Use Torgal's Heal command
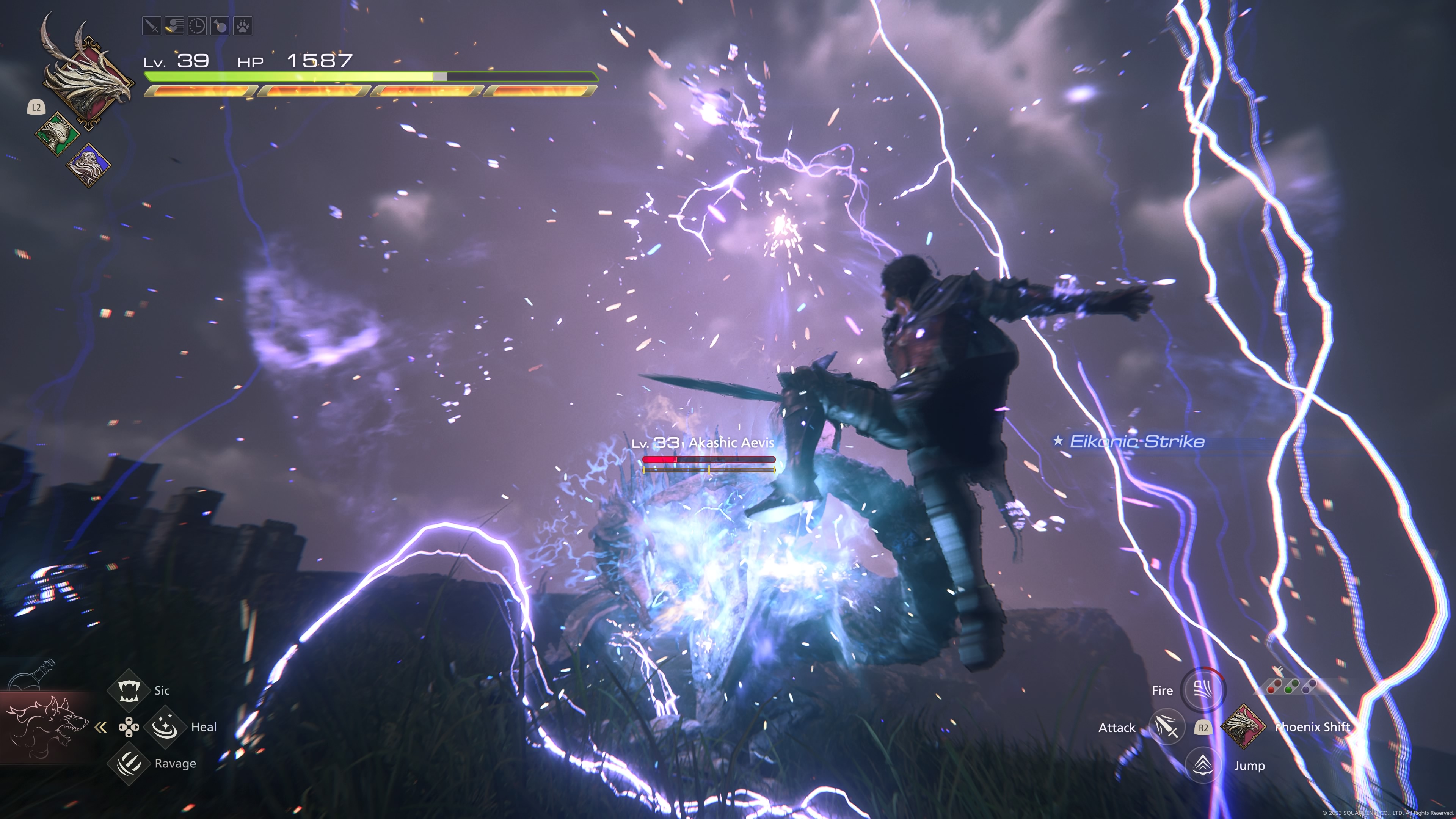Image resolution: width=1456 pixels, height=819 pixels. [x=165, y=727]
